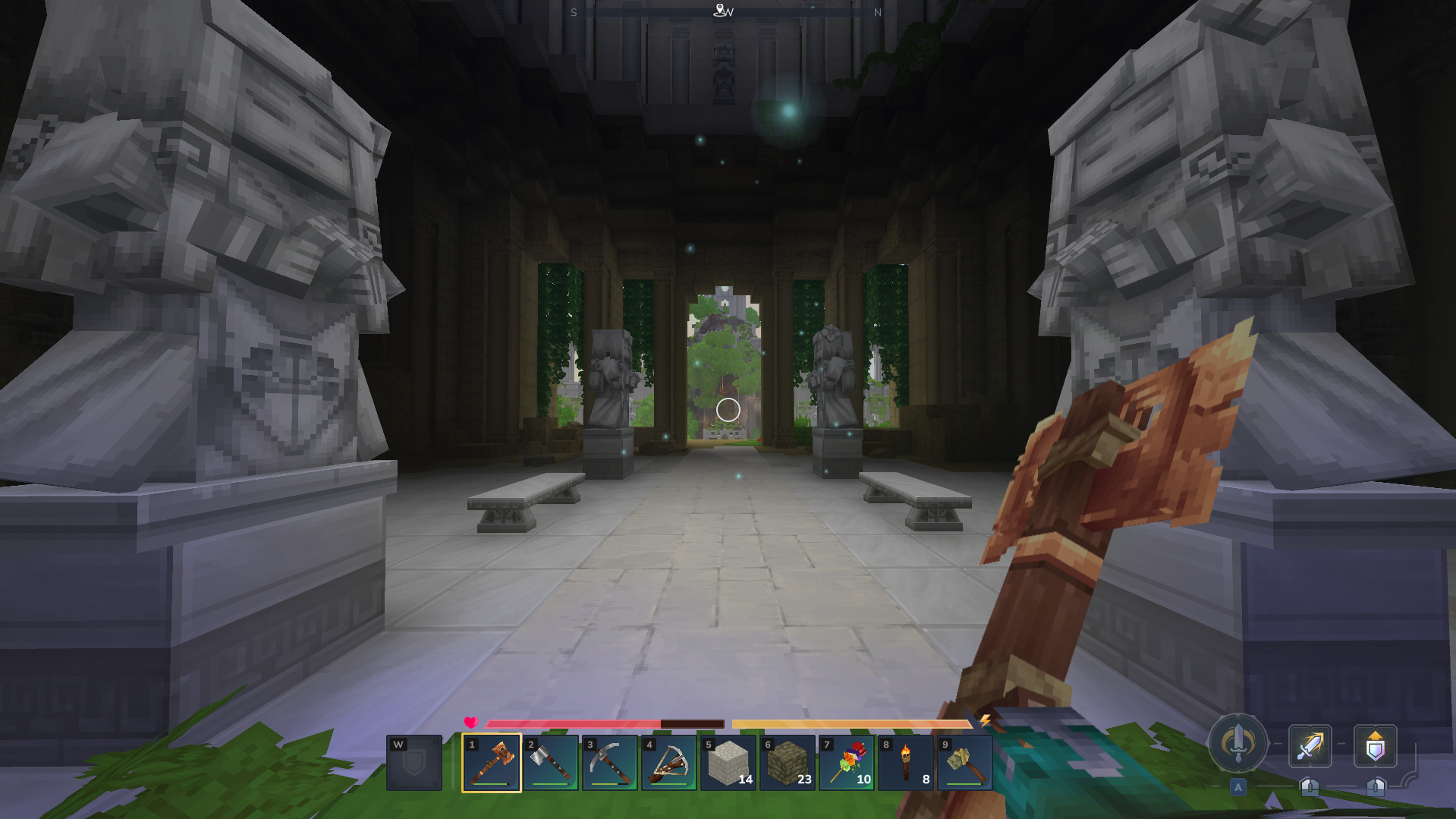Select the copper hammer in hotbar slot 1

pyautogui.click(x=491, y=763)
